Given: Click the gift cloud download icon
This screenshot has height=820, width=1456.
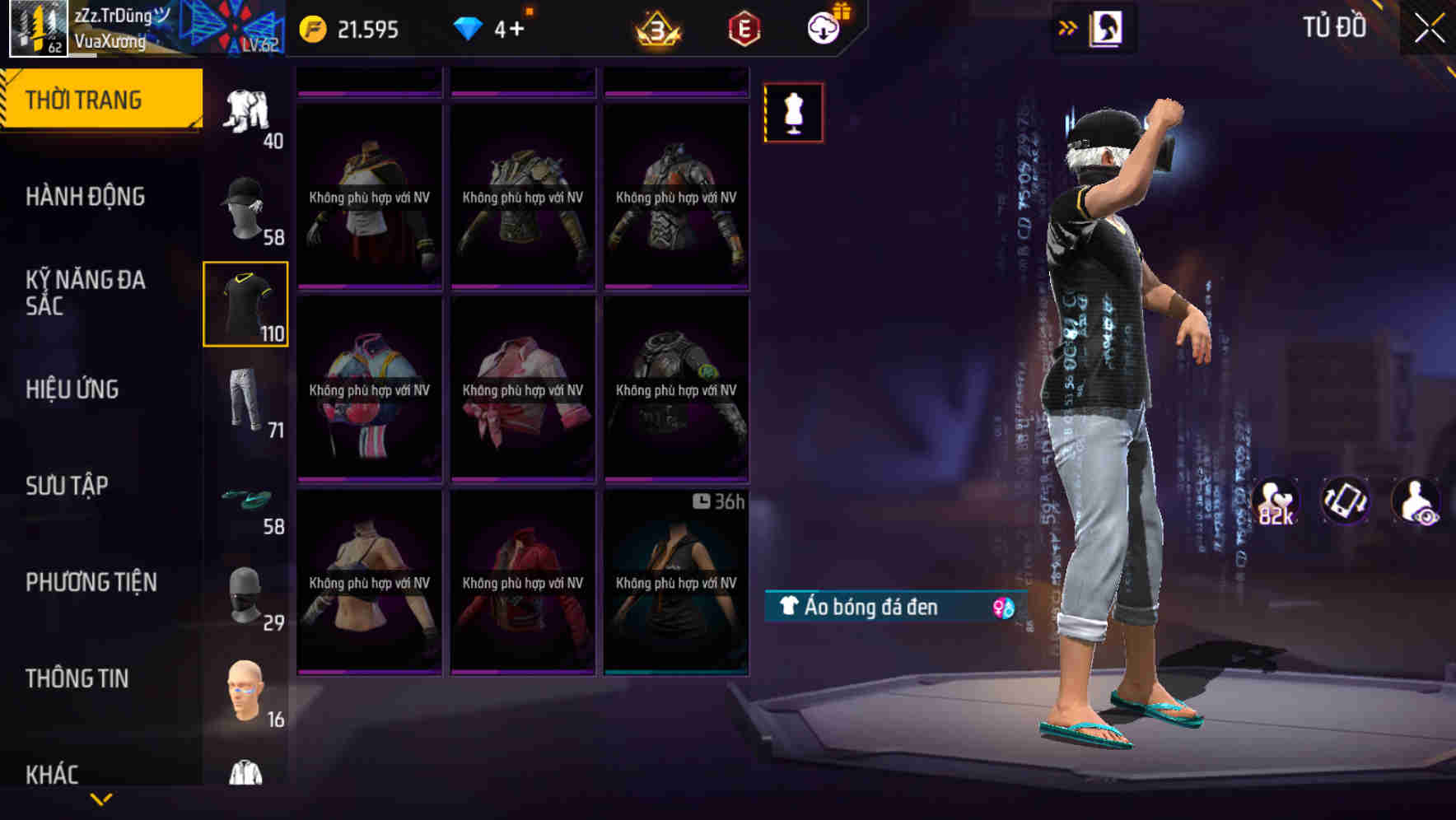Looking at the screenshot, I should [826, 27].
